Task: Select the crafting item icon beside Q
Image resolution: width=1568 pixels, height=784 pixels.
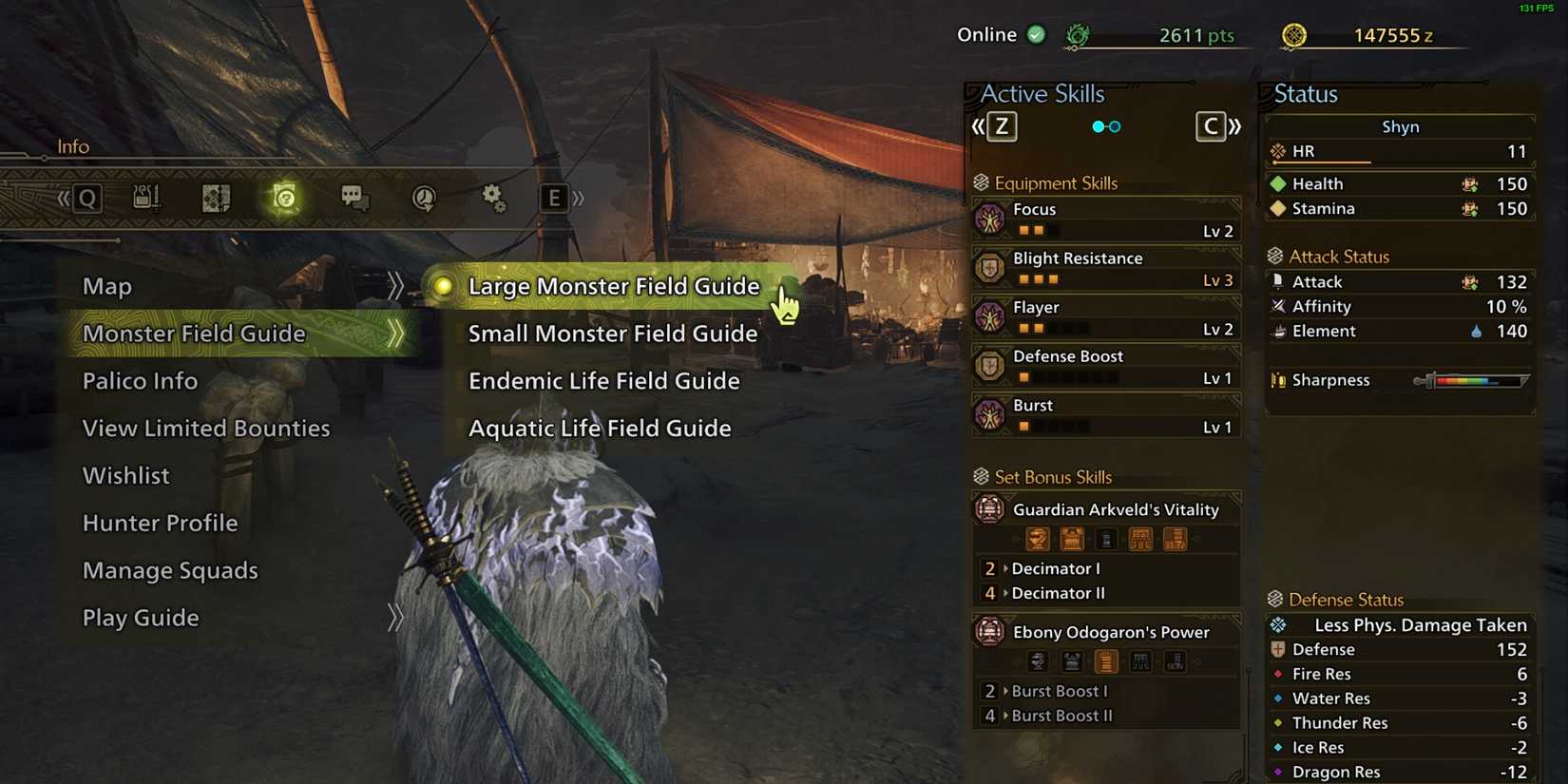Action: pyautogui.click(x=147, y=197)
